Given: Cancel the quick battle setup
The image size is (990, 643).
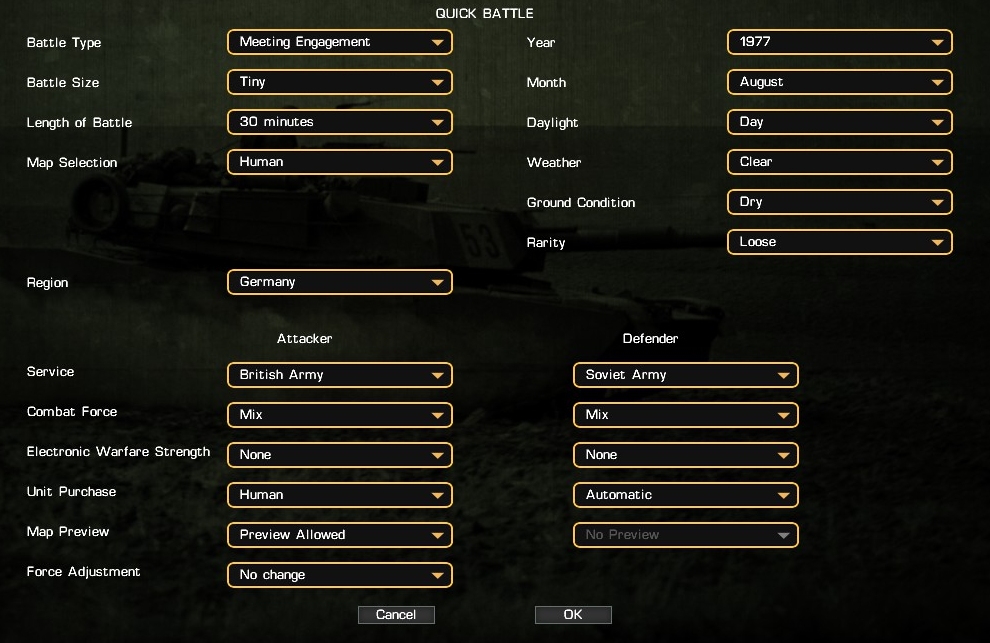Looking at the screenshot, I should 396,615.
